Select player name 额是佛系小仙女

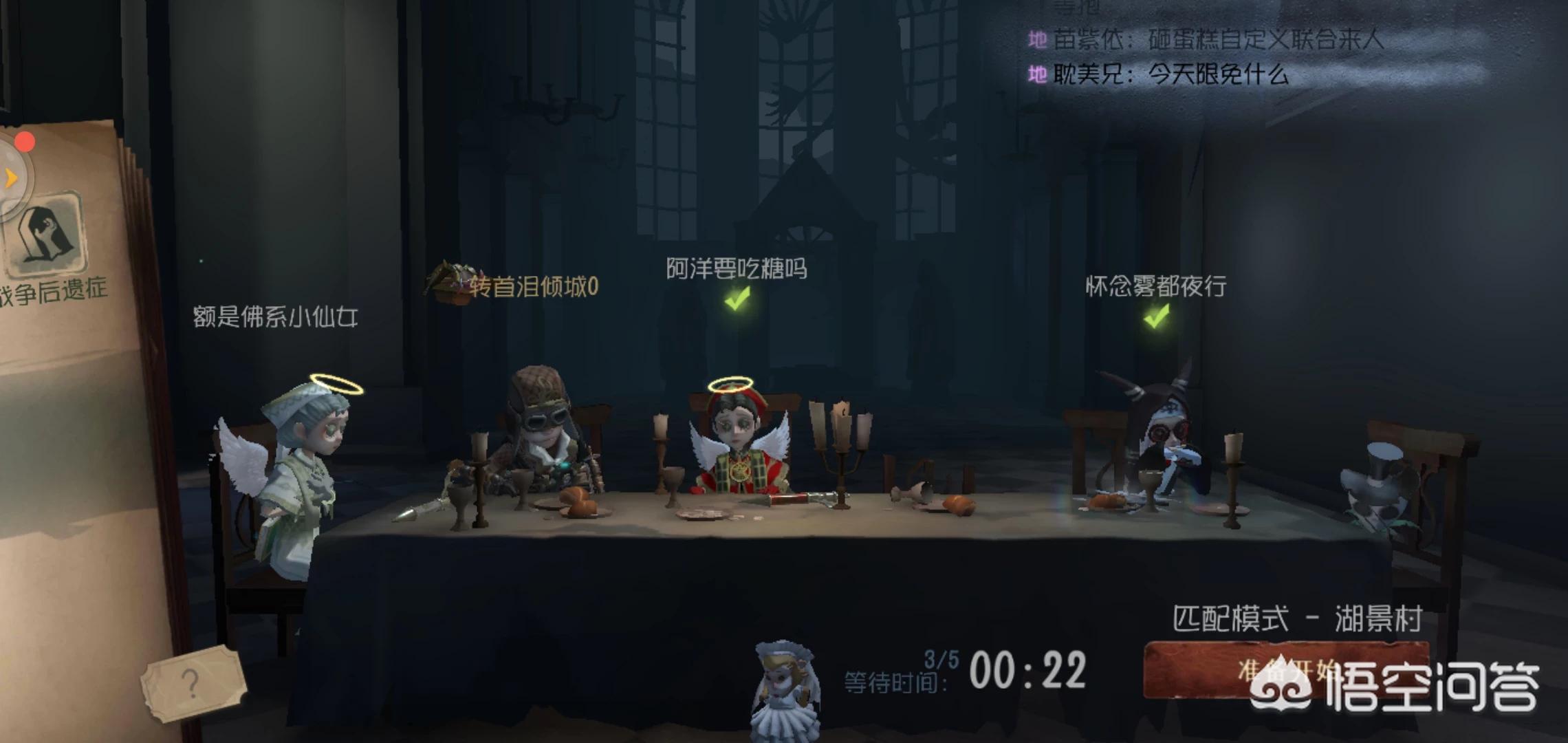[275, 316]
